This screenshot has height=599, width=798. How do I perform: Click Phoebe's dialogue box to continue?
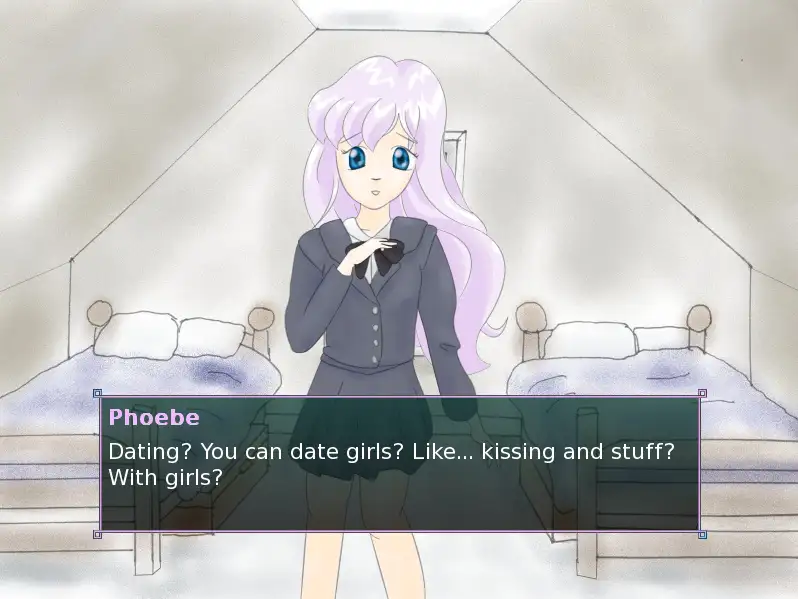coord(399,463)
